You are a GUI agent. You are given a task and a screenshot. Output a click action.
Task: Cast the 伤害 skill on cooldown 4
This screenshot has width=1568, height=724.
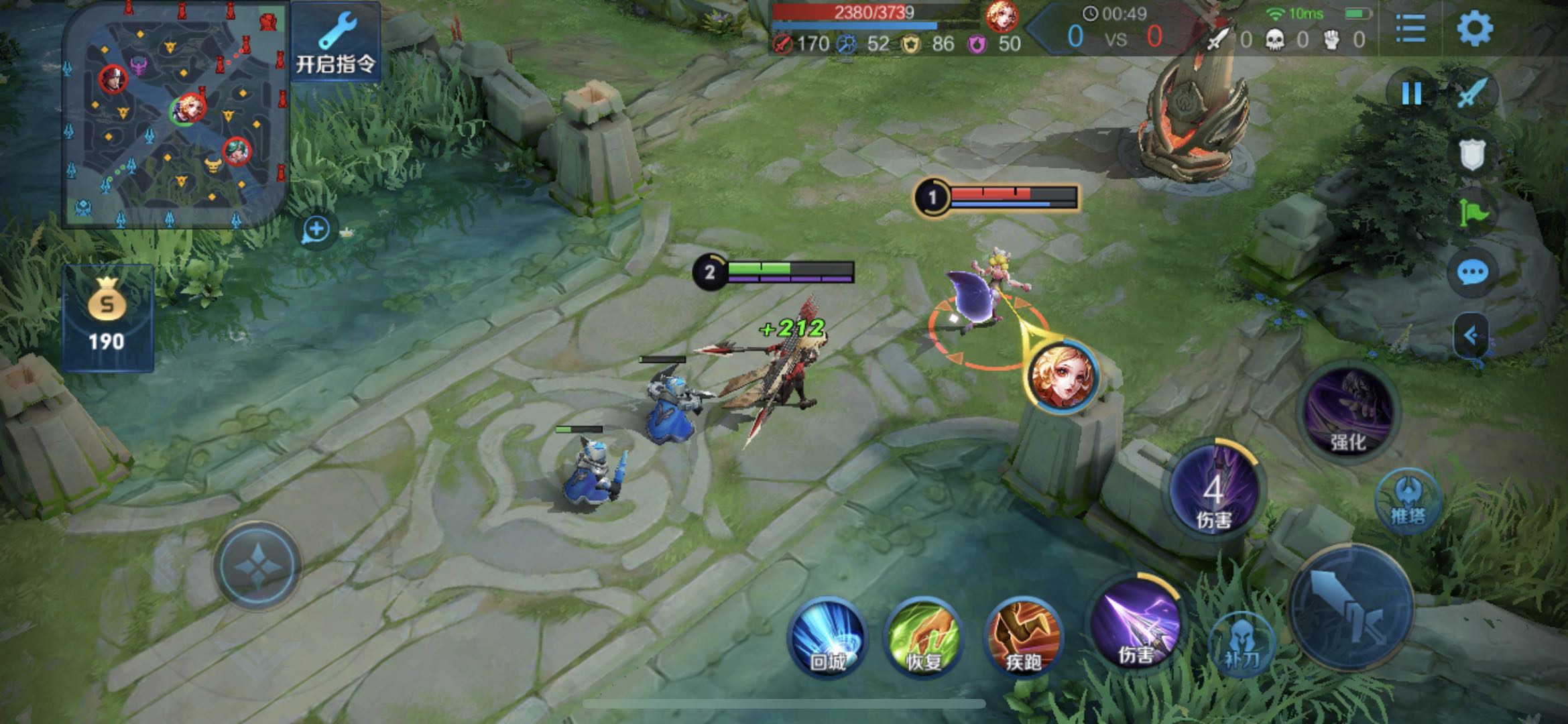[x=1214, y=489]
